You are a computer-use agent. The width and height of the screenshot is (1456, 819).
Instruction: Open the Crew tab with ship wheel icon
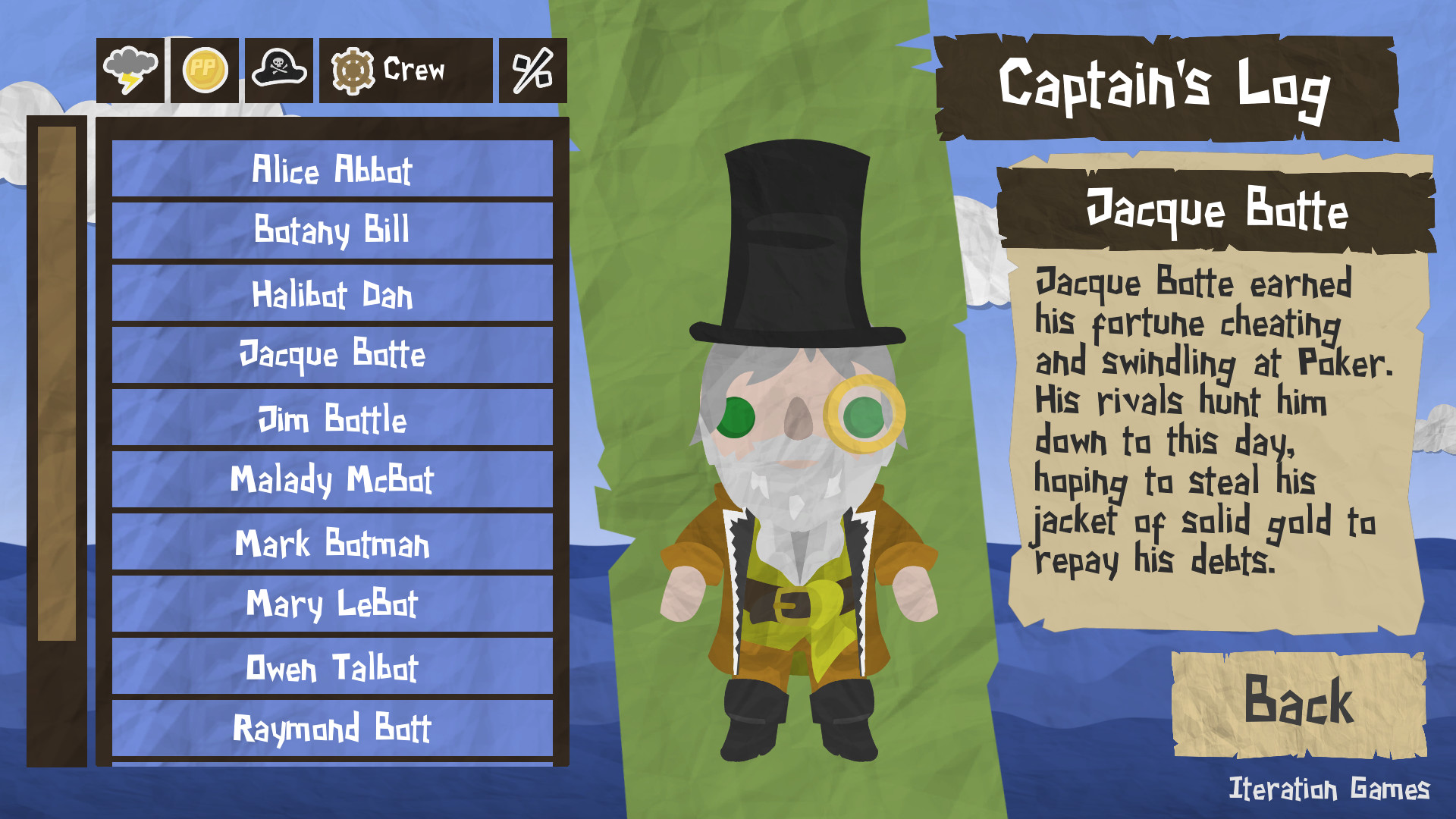387,72
